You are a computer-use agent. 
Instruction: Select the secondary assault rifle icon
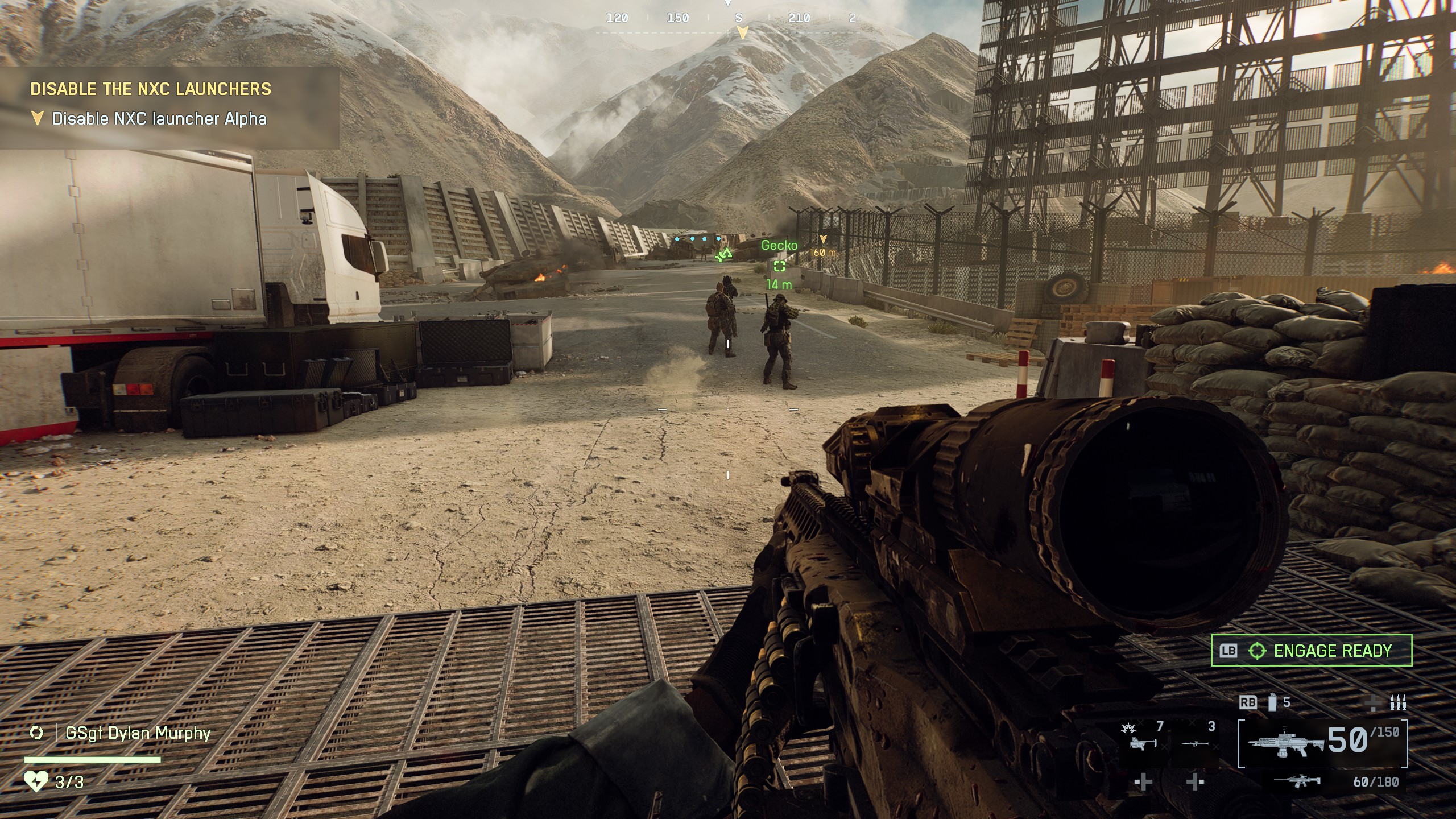1298,783
